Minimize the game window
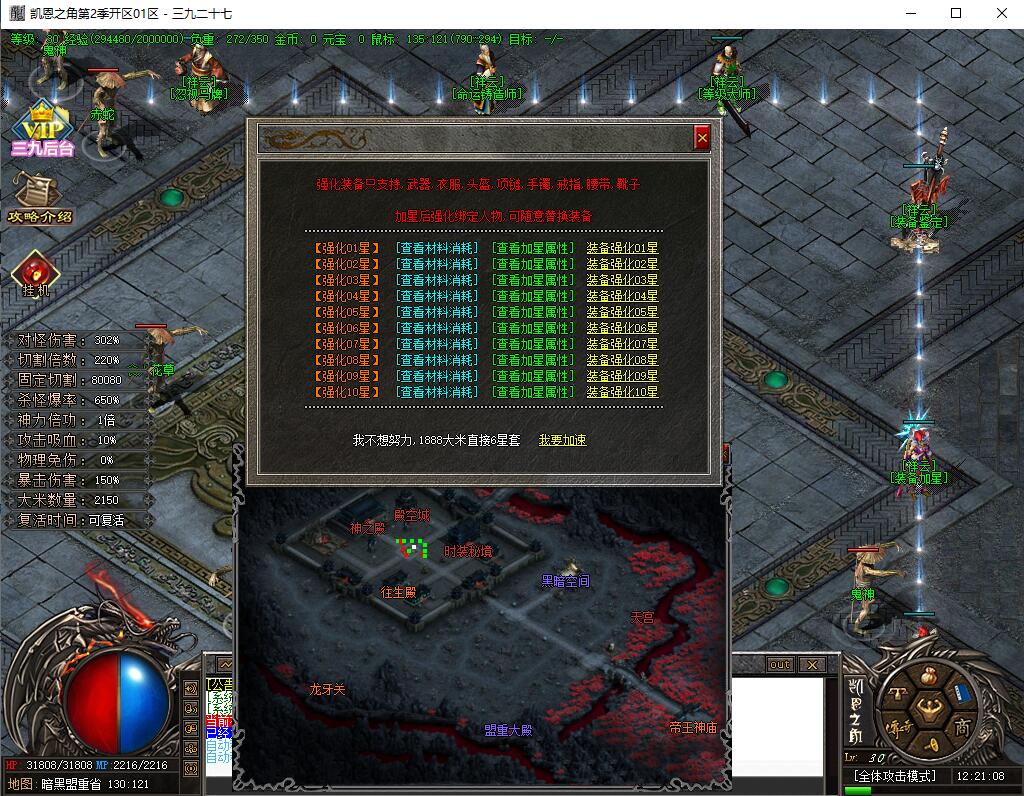The image size is (1024, 796). pos(910,13)
